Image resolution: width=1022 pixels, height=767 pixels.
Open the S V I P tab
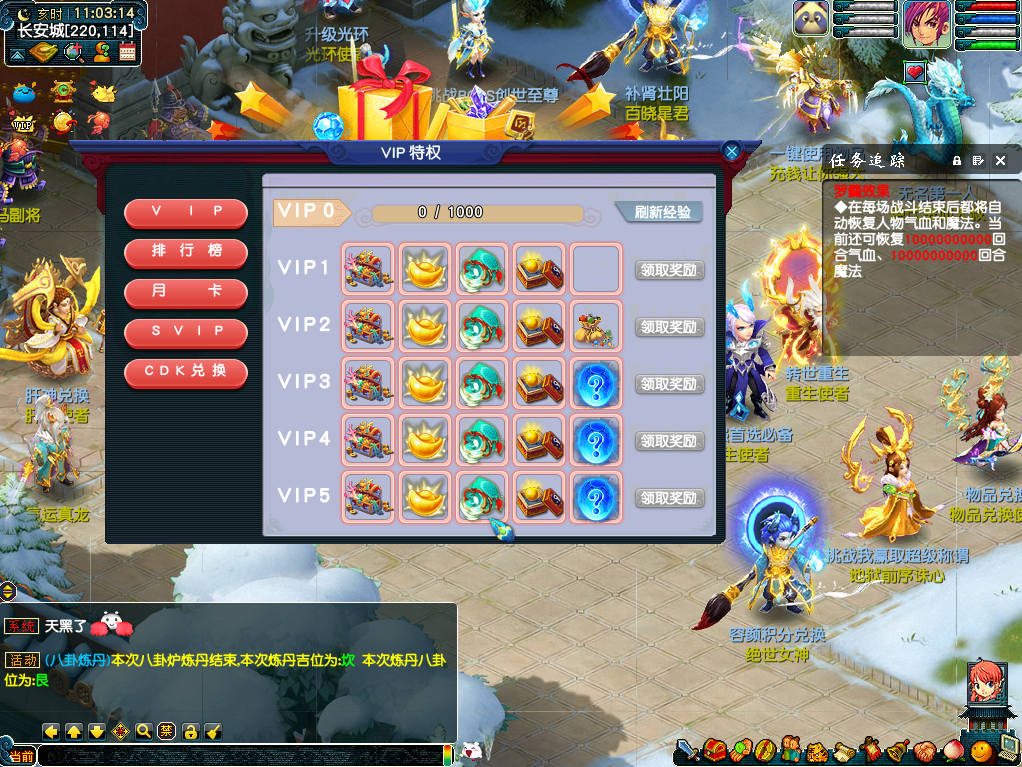[186, 332]
